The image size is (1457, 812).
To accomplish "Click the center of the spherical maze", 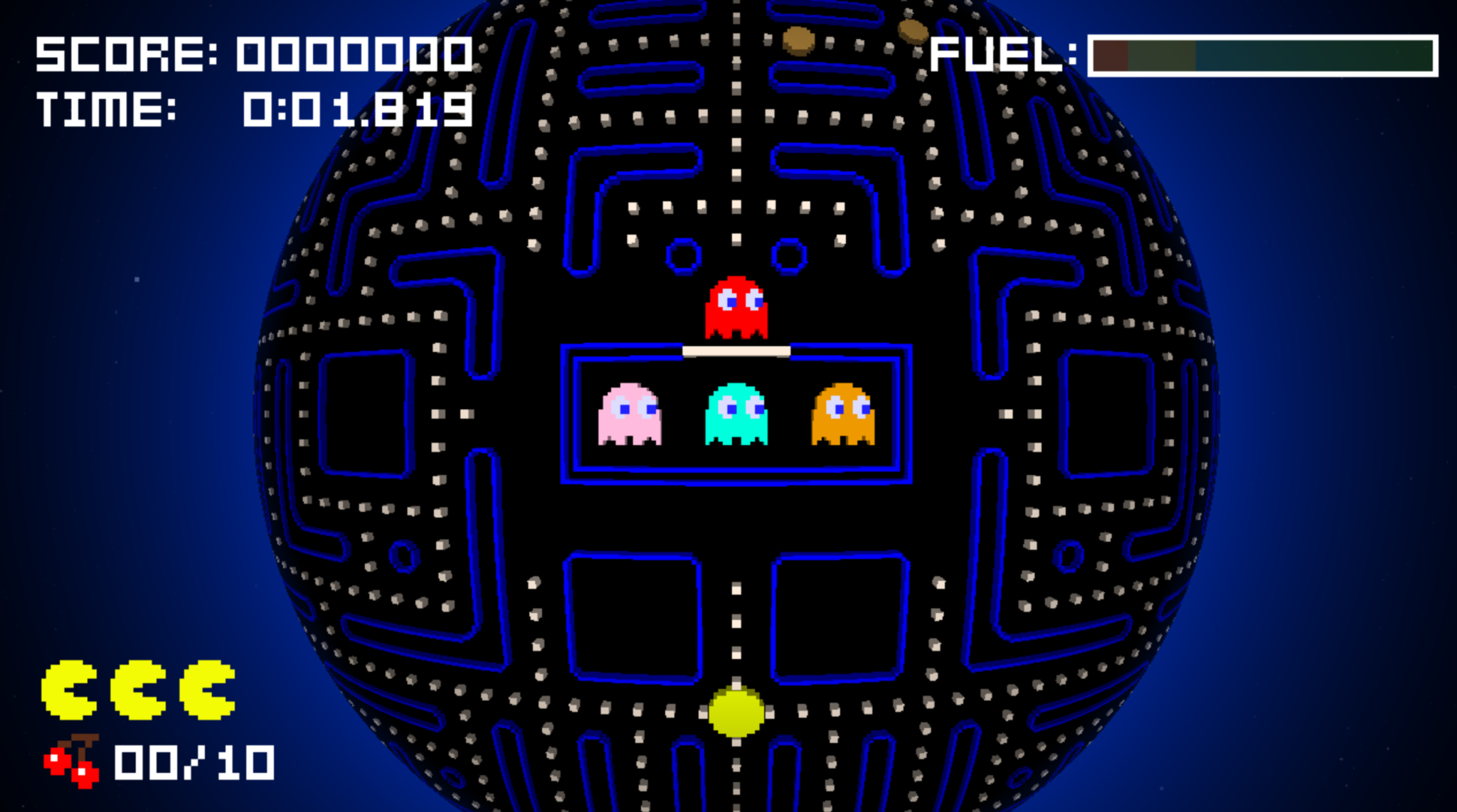I will [x=736, y=405].
